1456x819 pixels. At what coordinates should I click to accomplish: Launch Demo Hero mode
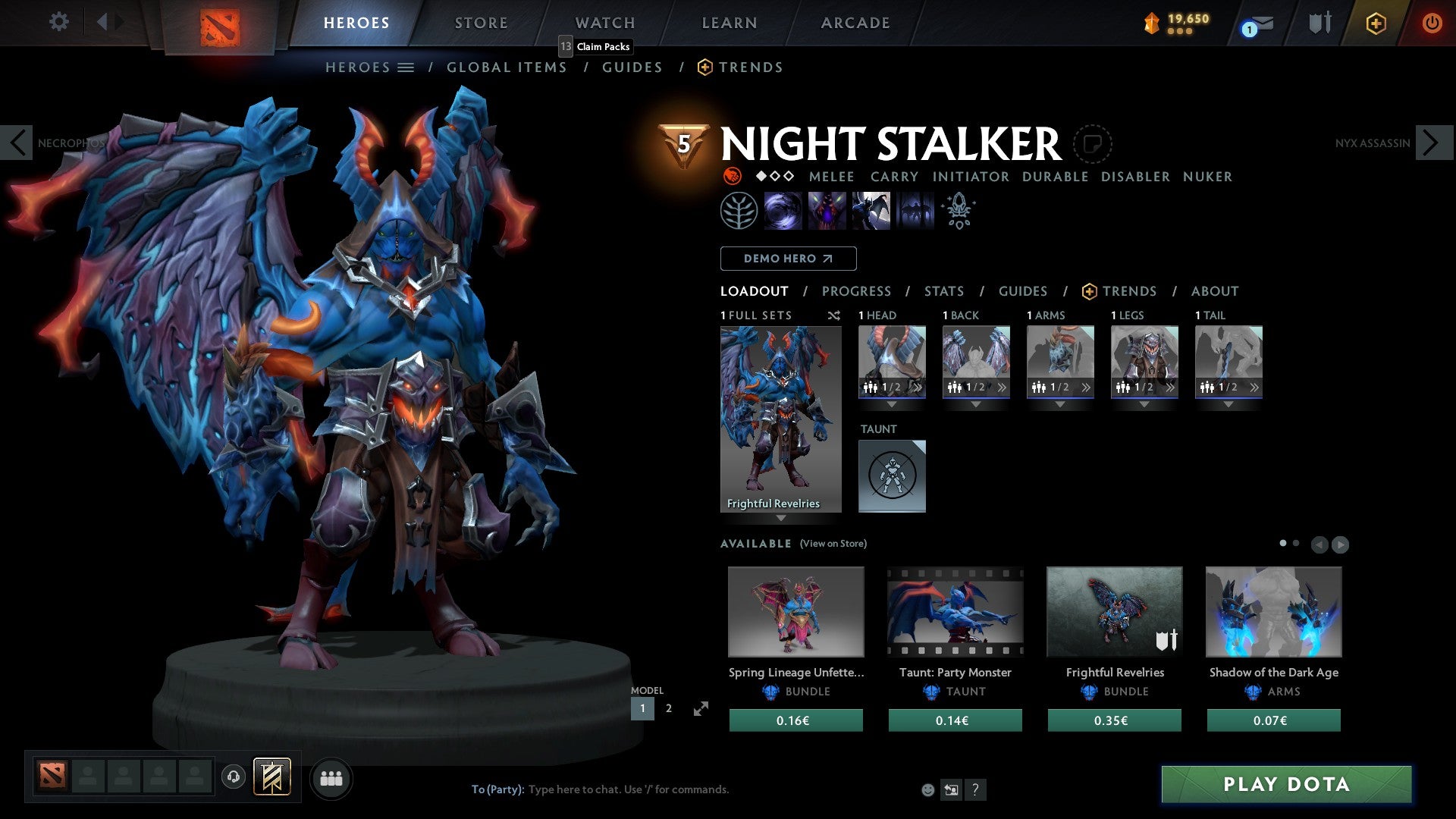[788, 259]
